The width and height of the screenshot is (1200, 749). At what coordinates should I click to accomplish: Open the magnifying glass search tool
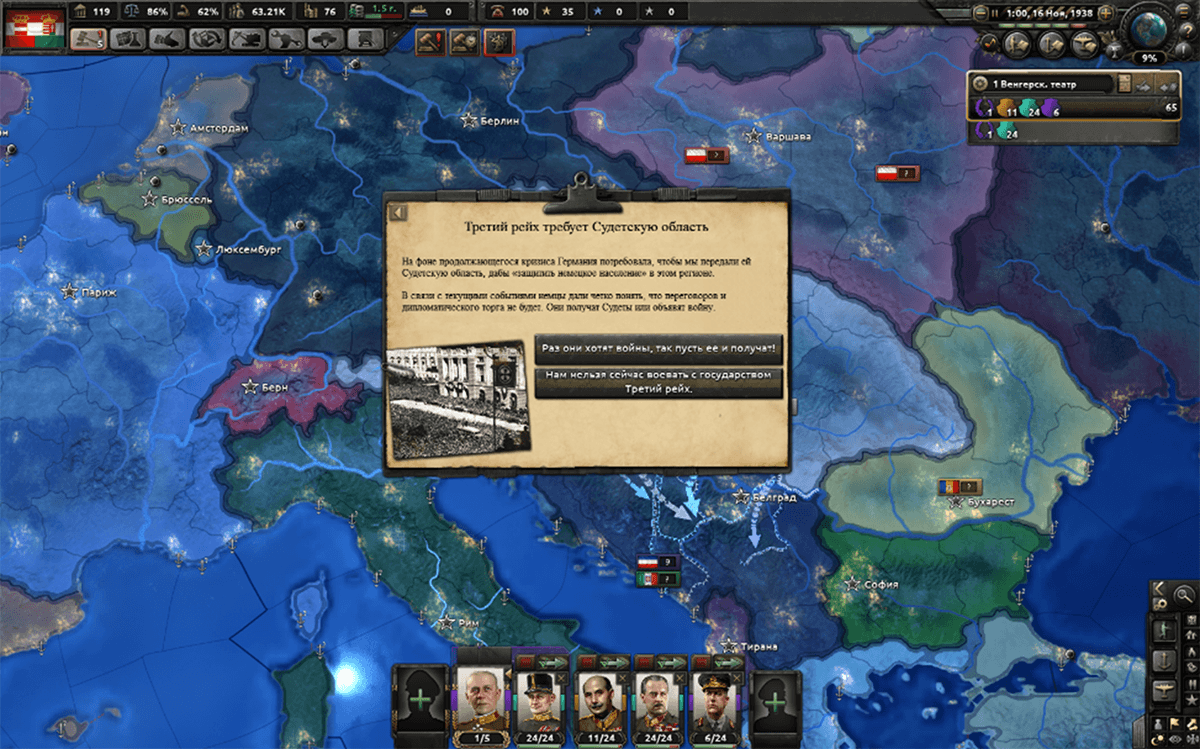point(1184,595)
